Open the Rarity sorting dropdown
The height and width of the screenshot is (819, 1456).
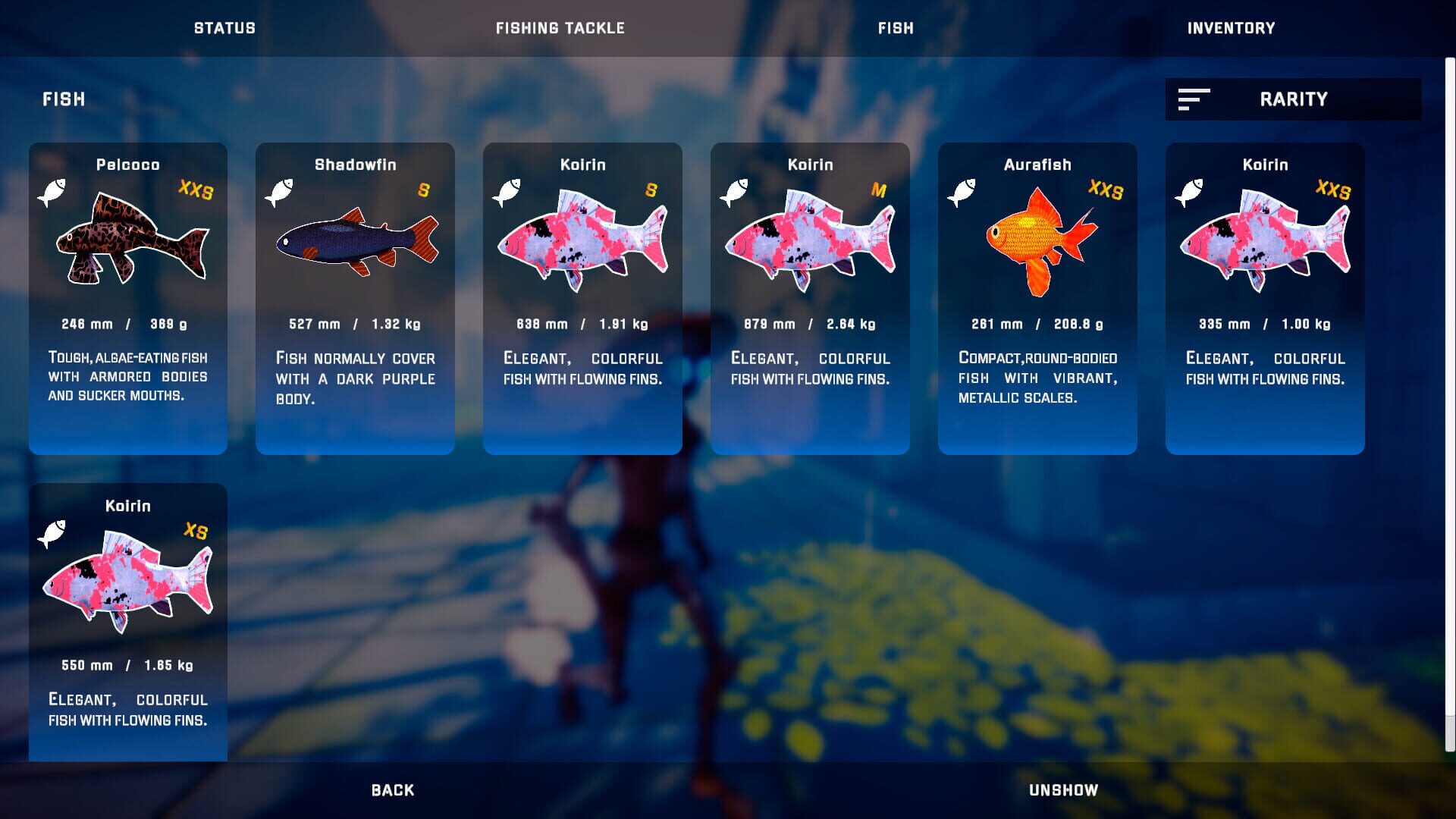pos(1293,99)
